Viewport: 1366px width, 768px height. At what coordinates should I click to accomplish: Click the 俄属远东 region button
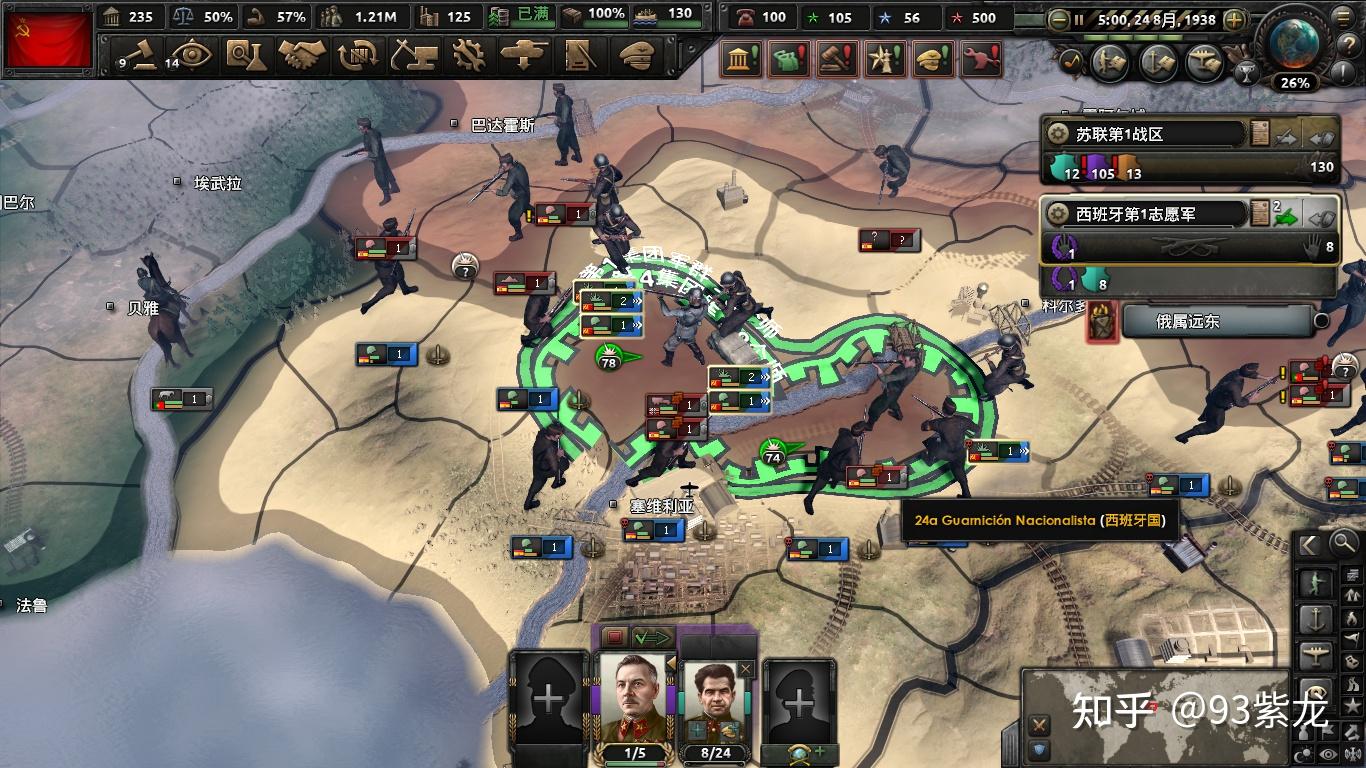click(x=1216, y=321)
